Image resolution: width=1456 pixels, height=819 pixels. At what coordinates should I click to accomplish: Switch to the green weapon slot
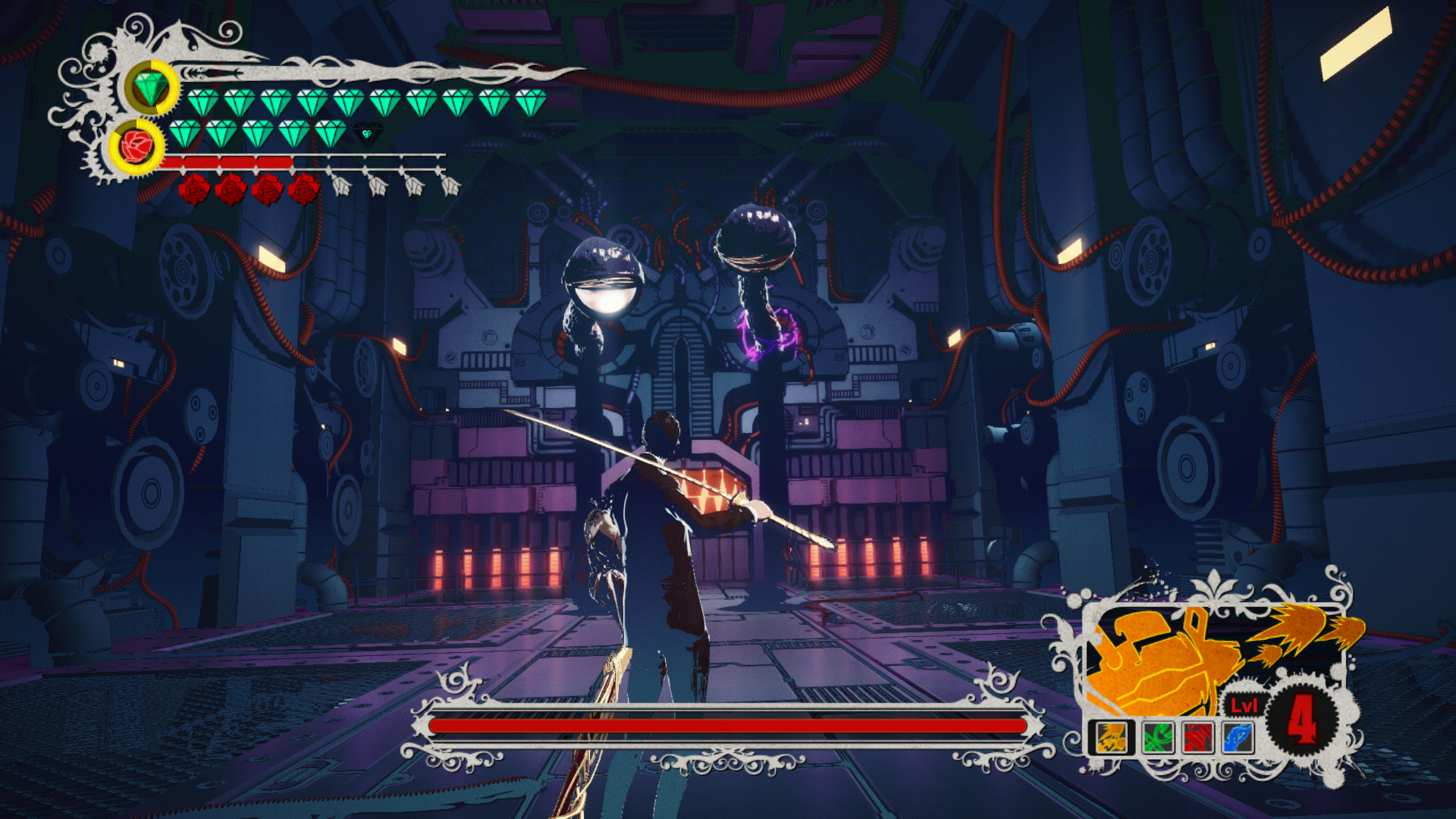1158,737
